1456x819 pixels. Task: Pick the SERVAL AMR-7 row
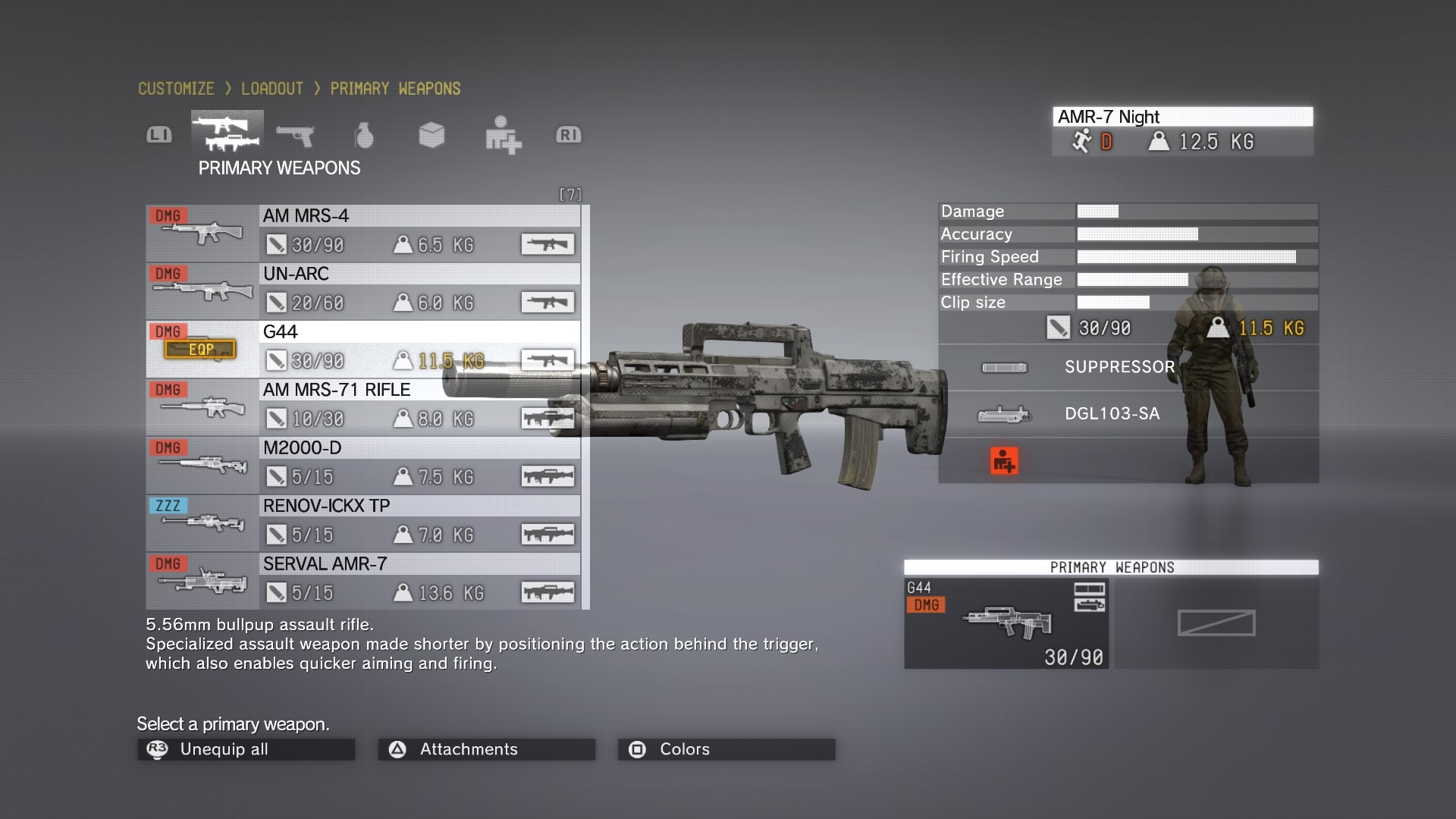pyautogui.click(x=364, y=582)
